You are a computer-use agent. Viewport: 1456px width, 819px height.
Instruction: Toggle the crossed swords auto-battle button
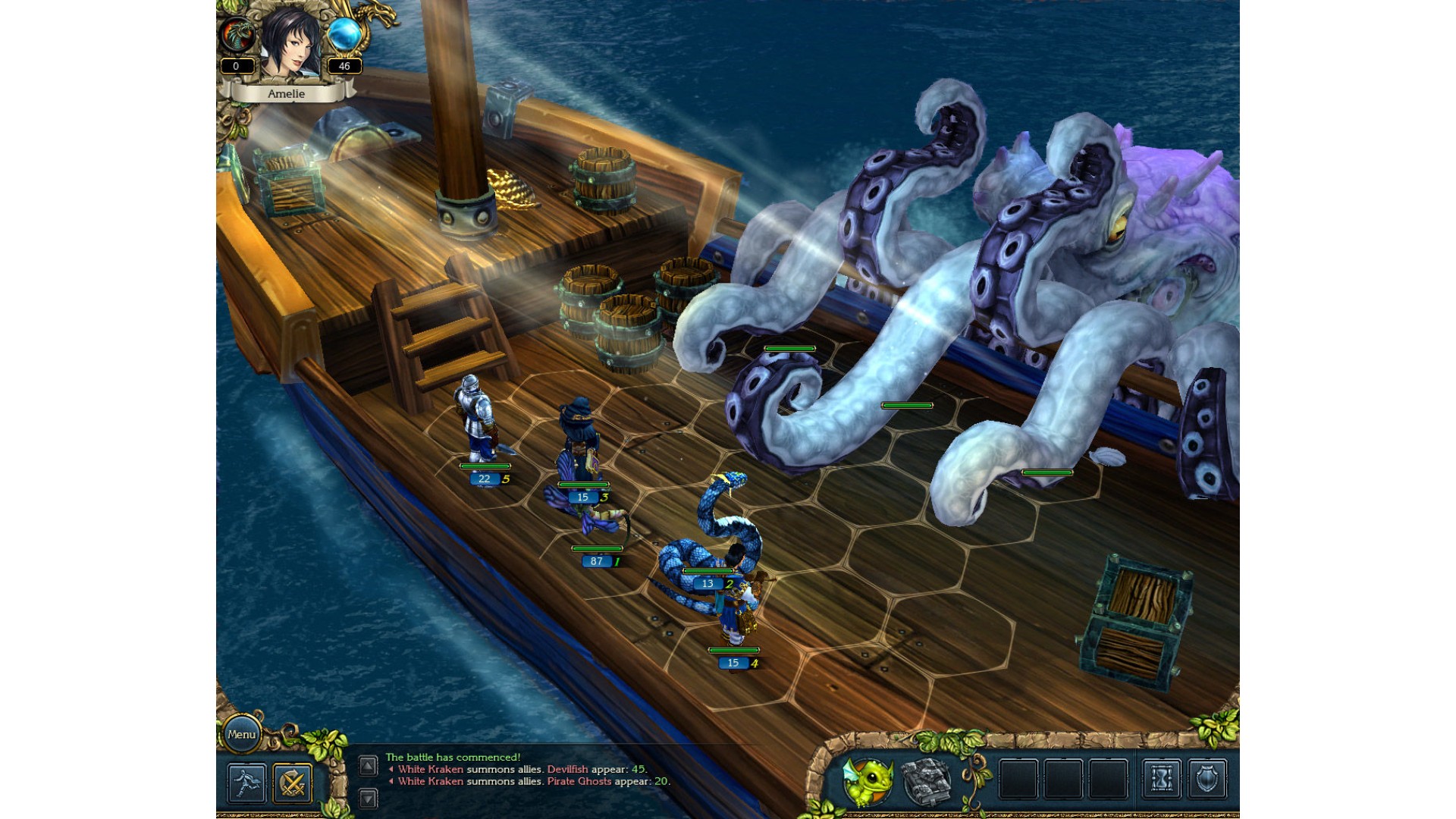tap(293, 783)
